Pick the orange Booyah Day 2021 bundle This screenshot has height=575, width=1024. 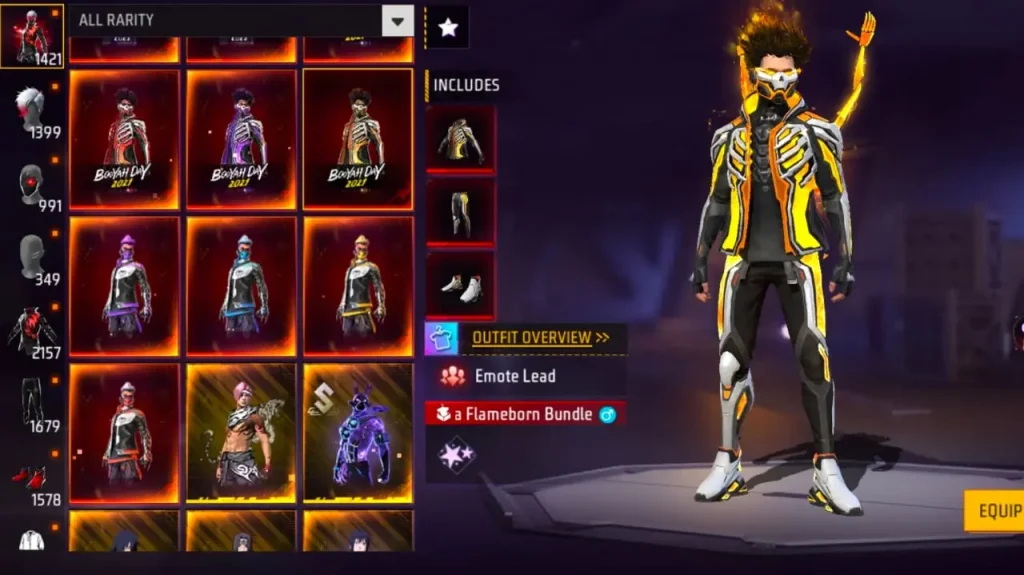[x=358, y=139]
